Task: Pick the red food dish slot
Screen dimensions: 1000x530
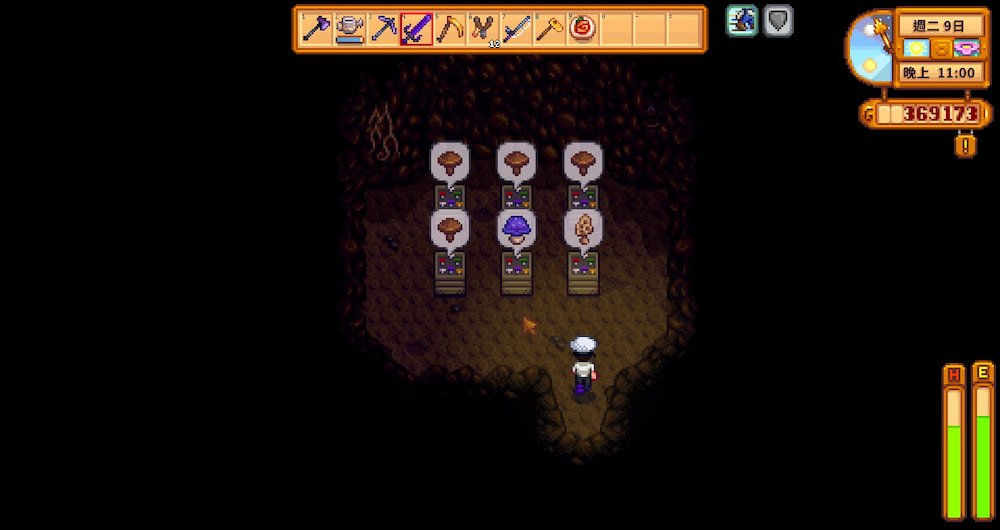Action: point(583,29)
